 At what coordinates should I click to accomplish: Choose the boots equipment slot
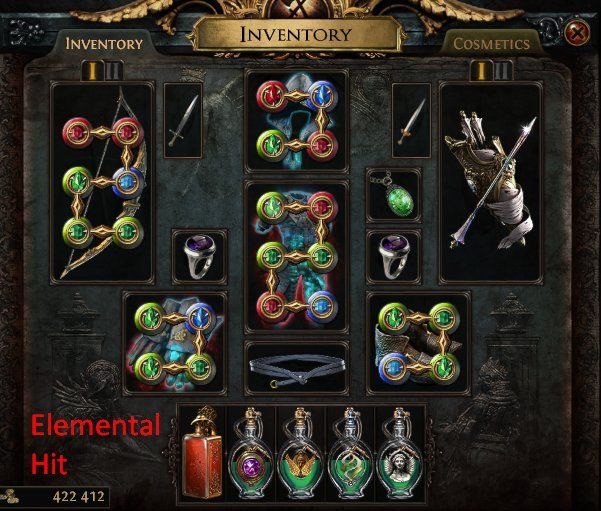tap(419, 342)
